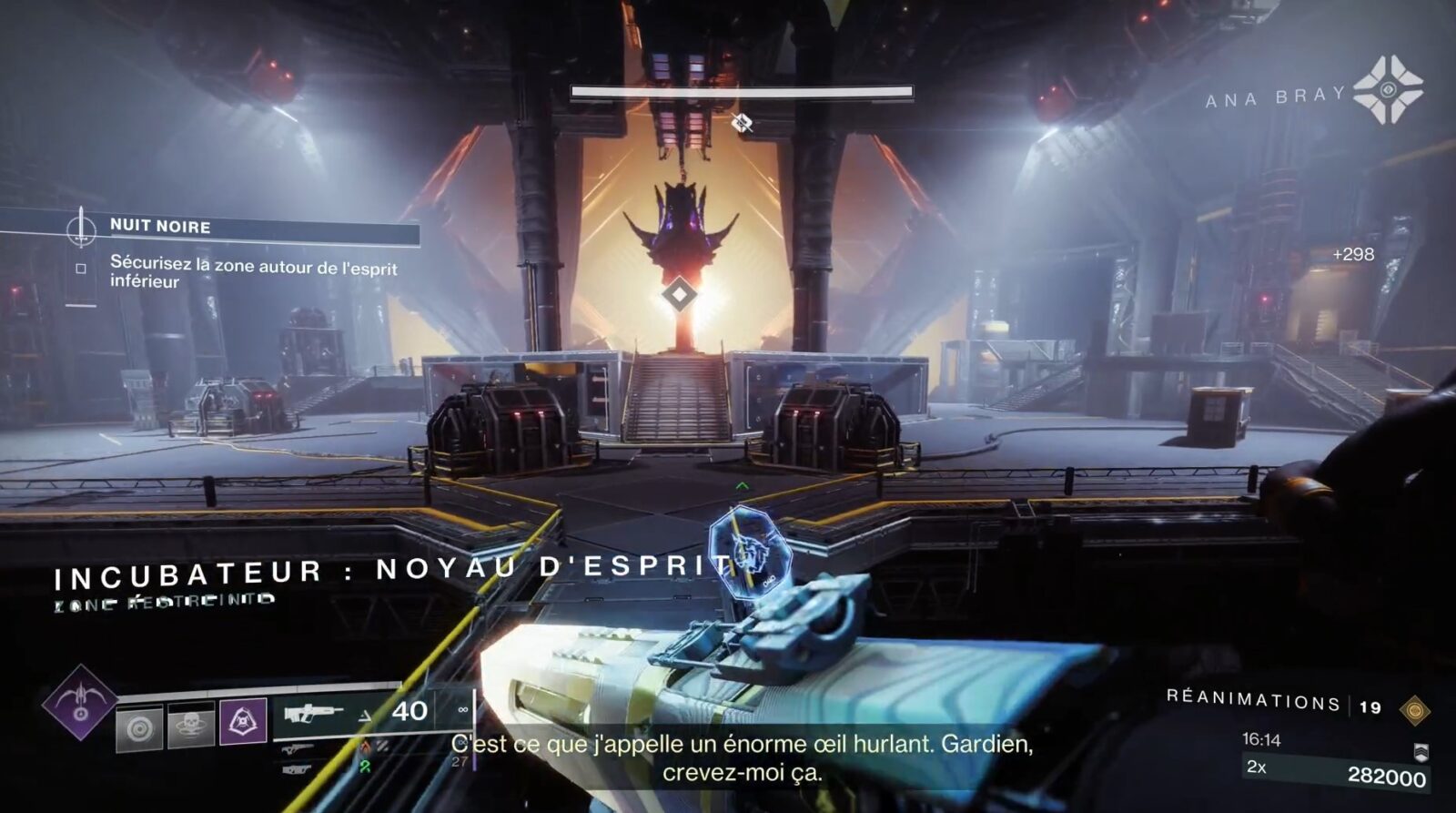Image resolution: width=1456 pixels, height=813 pixels.
Task: Activate the grenade ability with spiral icon
Action: tap(139, 727)
